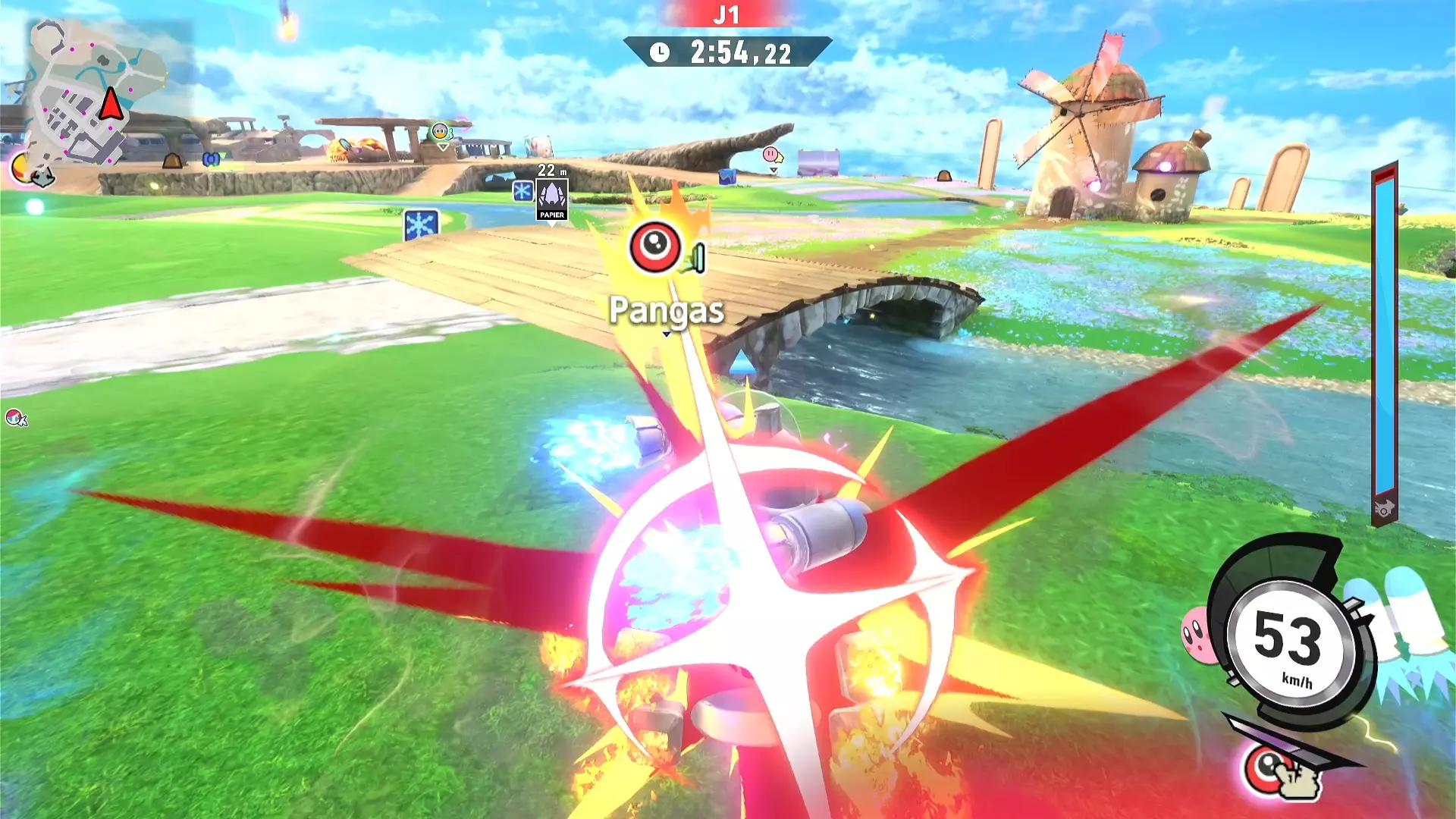Click the pink Kirby rival marker
Viewport: 1456px width, 819px height.
pyautogui.click(x=771, y=155)
